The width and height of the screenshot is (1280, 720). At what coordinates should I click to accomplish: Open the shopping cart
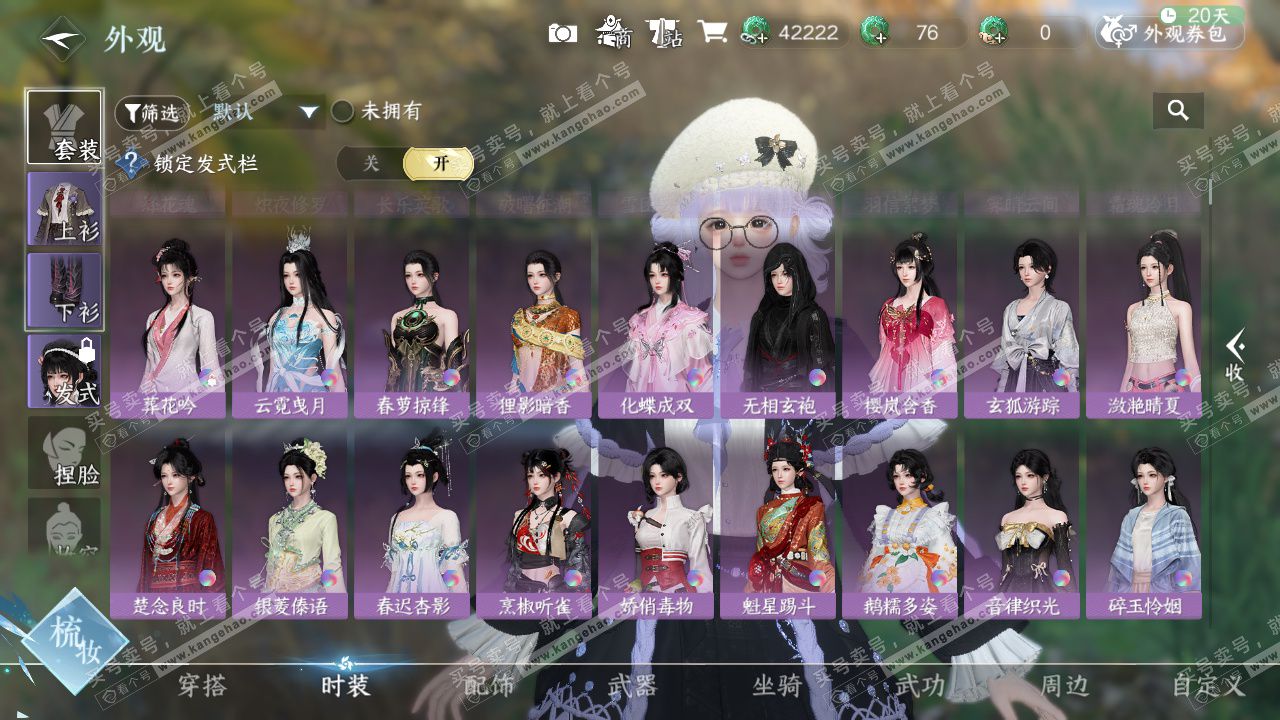[x=712, y=33]
